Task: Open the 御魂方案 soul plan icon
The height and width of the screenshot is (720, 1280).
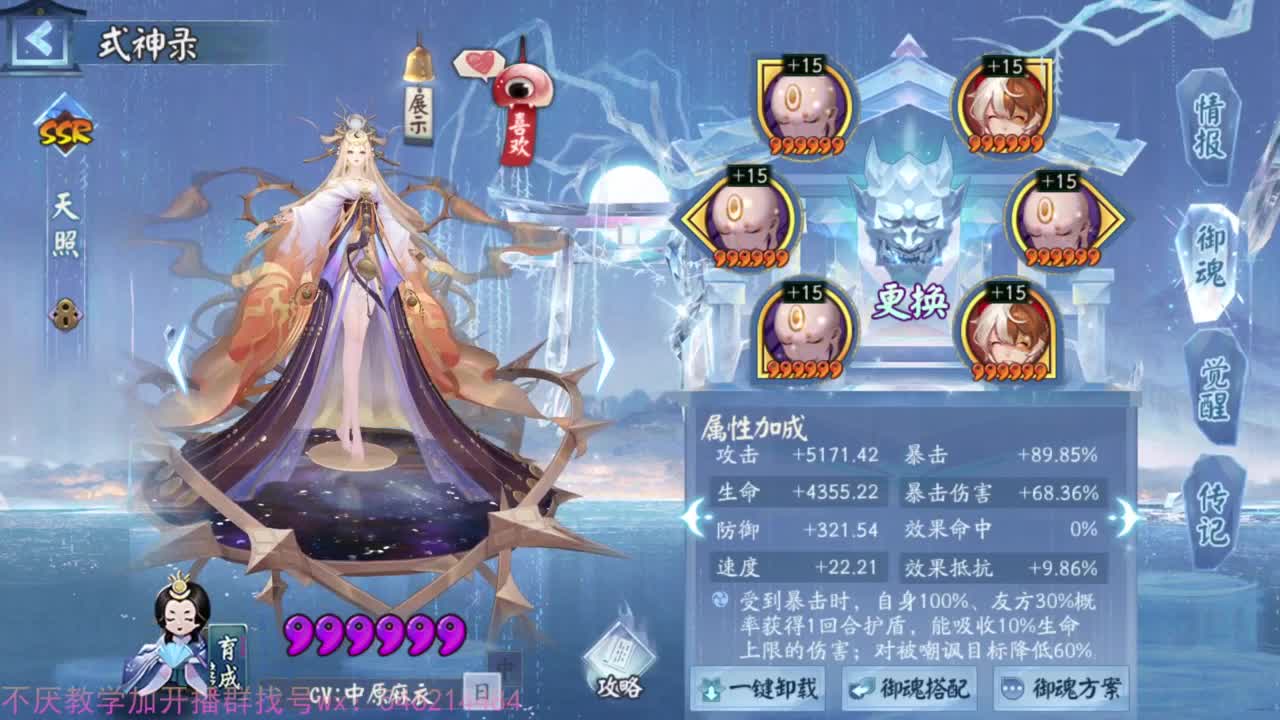Action: pyautogui.click(x=1061, y=690)
